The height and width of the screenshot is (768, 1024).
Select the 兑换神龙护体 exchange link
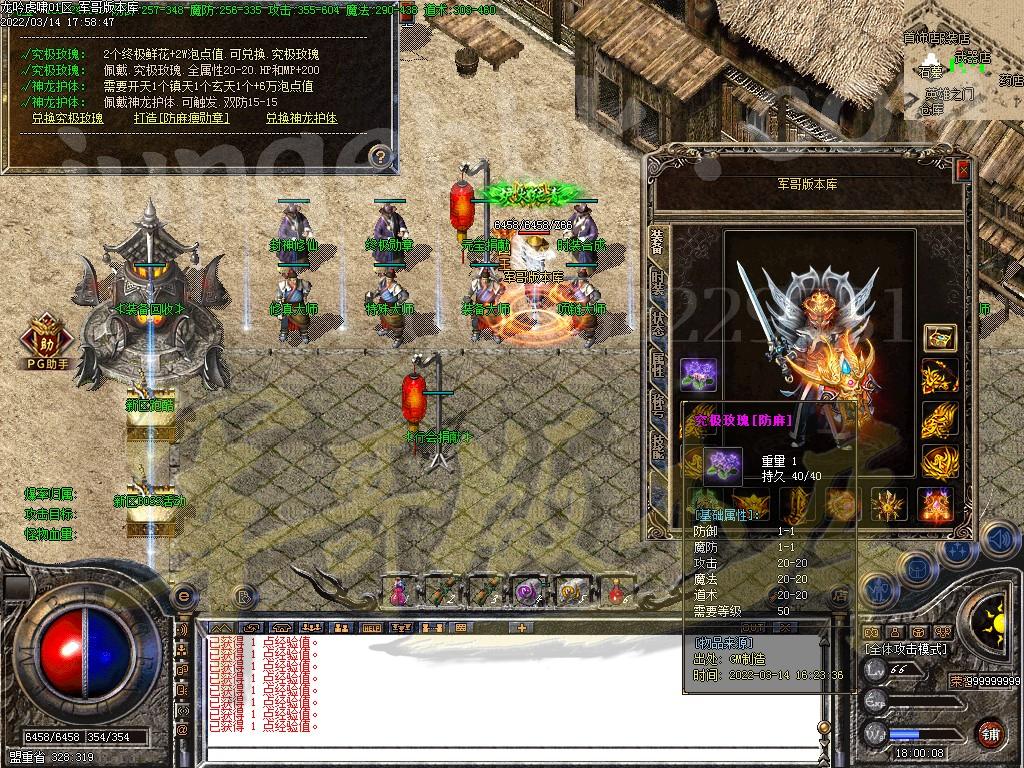(x=301, y=118)
